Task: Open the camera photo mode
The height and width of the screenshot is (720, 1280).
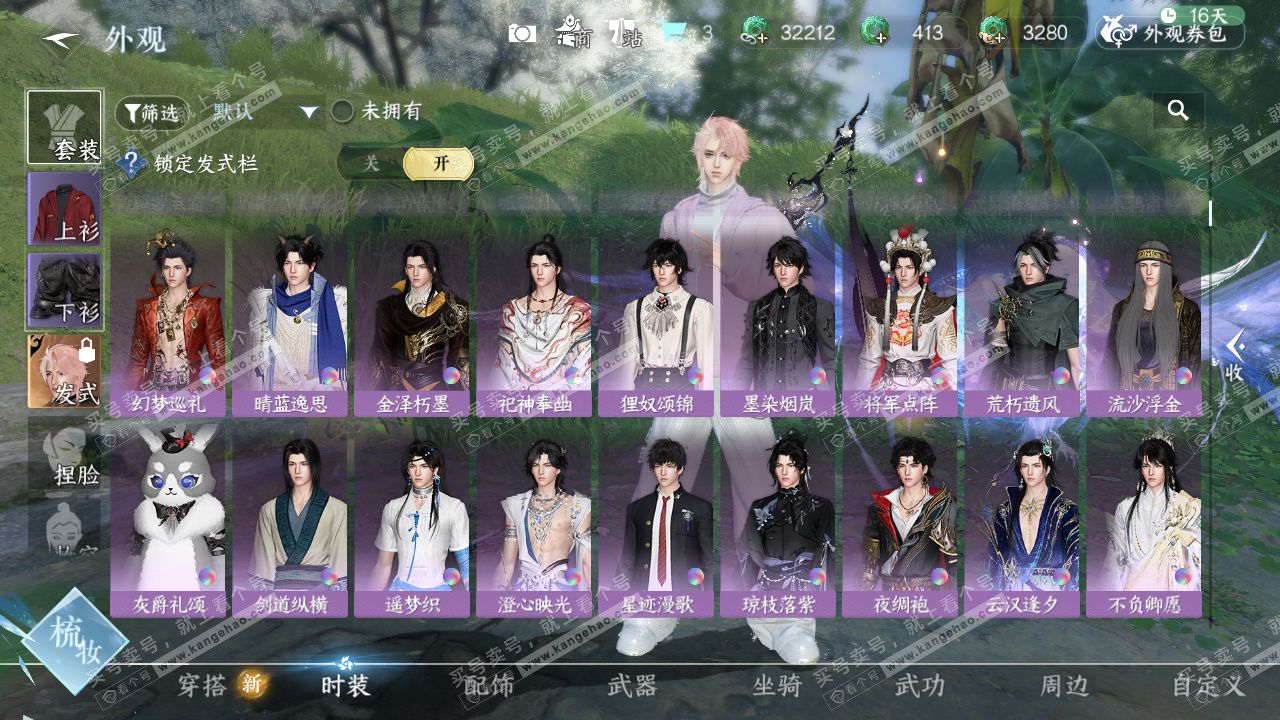Action: [522, 33]
